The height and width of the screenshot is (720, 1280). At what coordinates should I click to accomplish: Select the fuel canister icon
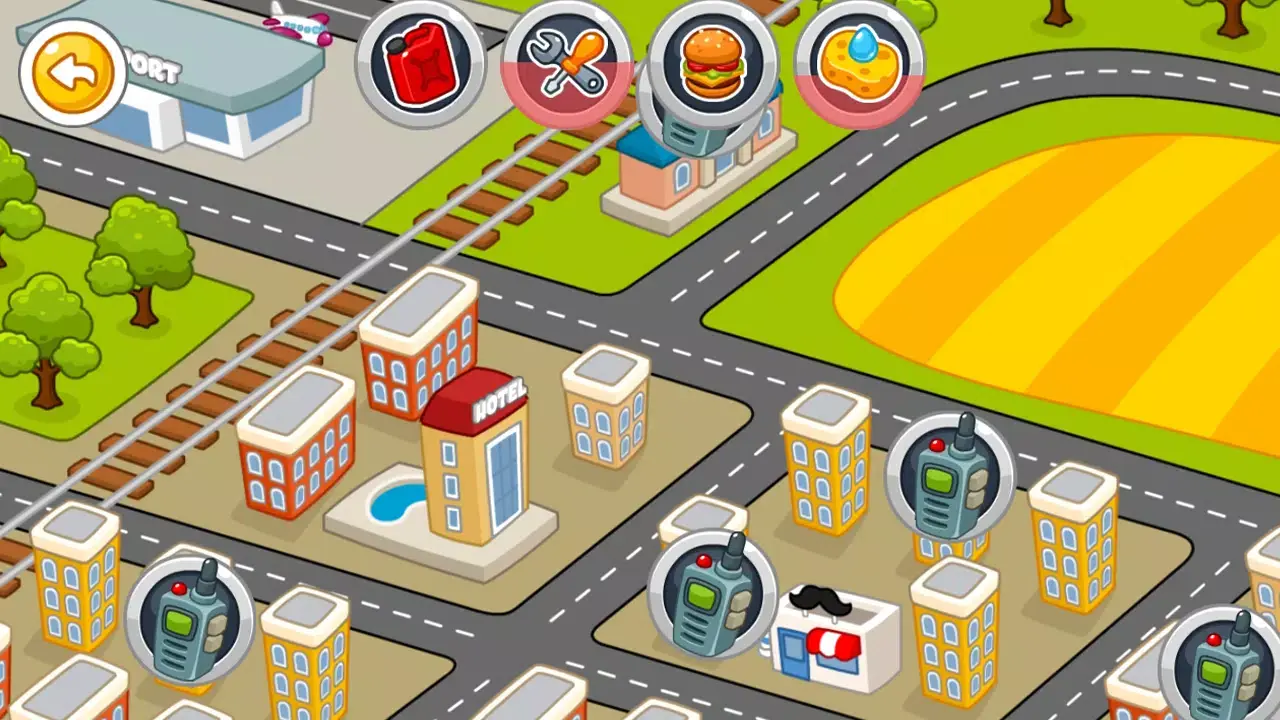point(421,63)
